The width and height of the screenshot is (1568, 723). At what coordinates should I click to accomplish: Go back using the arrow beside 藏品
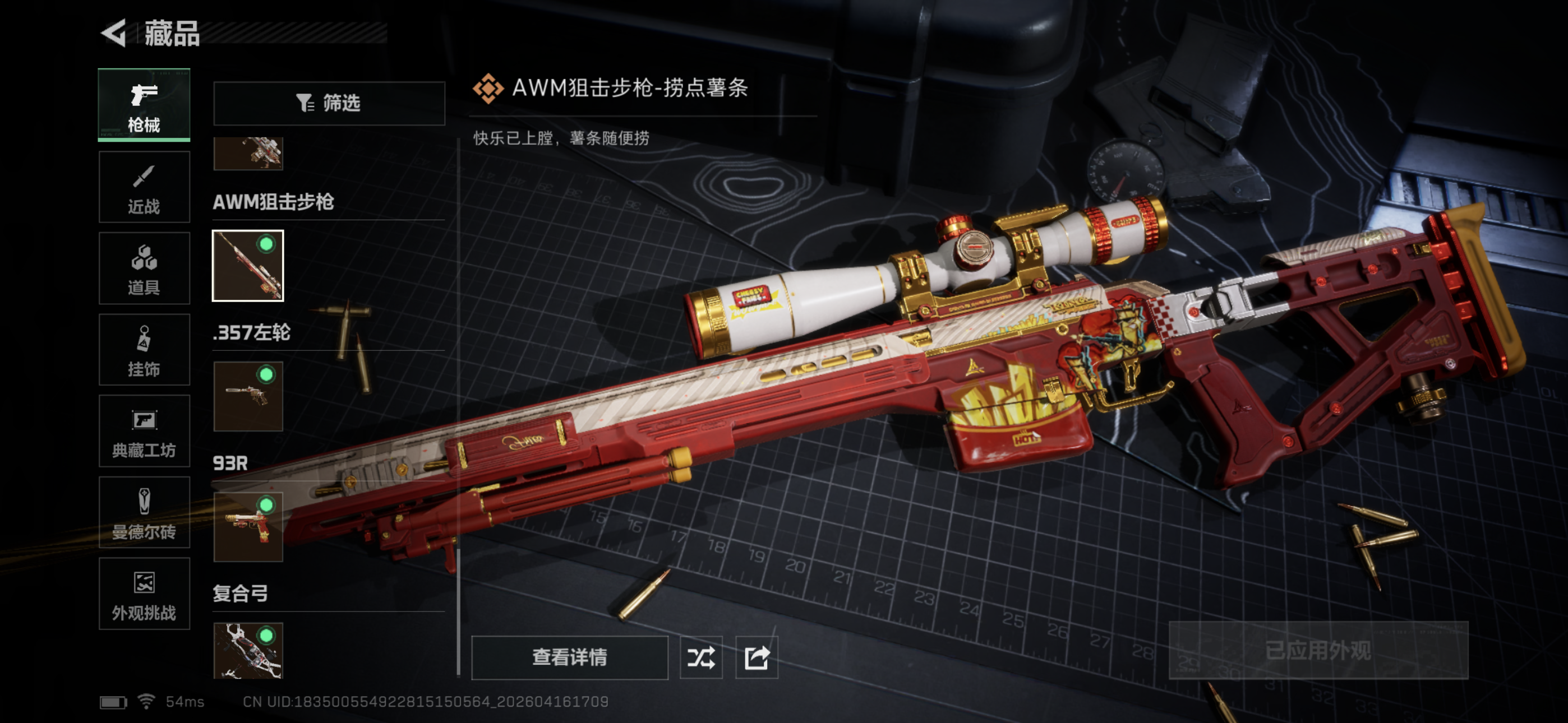point(114,33)
